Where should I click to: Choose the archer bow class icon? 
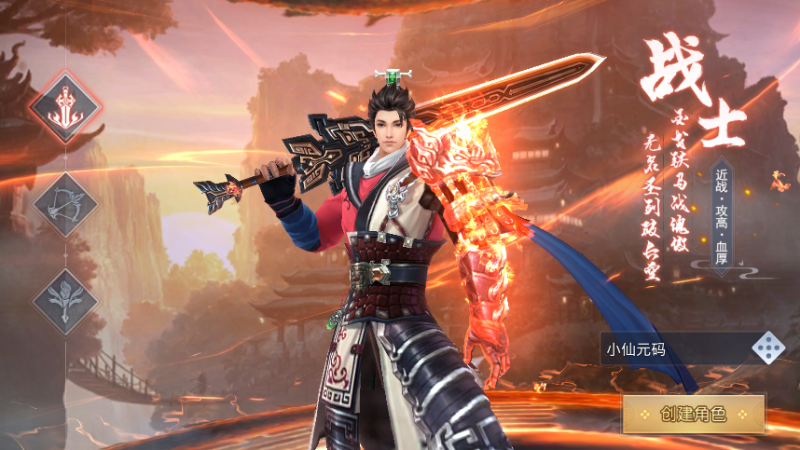point(66,205)
